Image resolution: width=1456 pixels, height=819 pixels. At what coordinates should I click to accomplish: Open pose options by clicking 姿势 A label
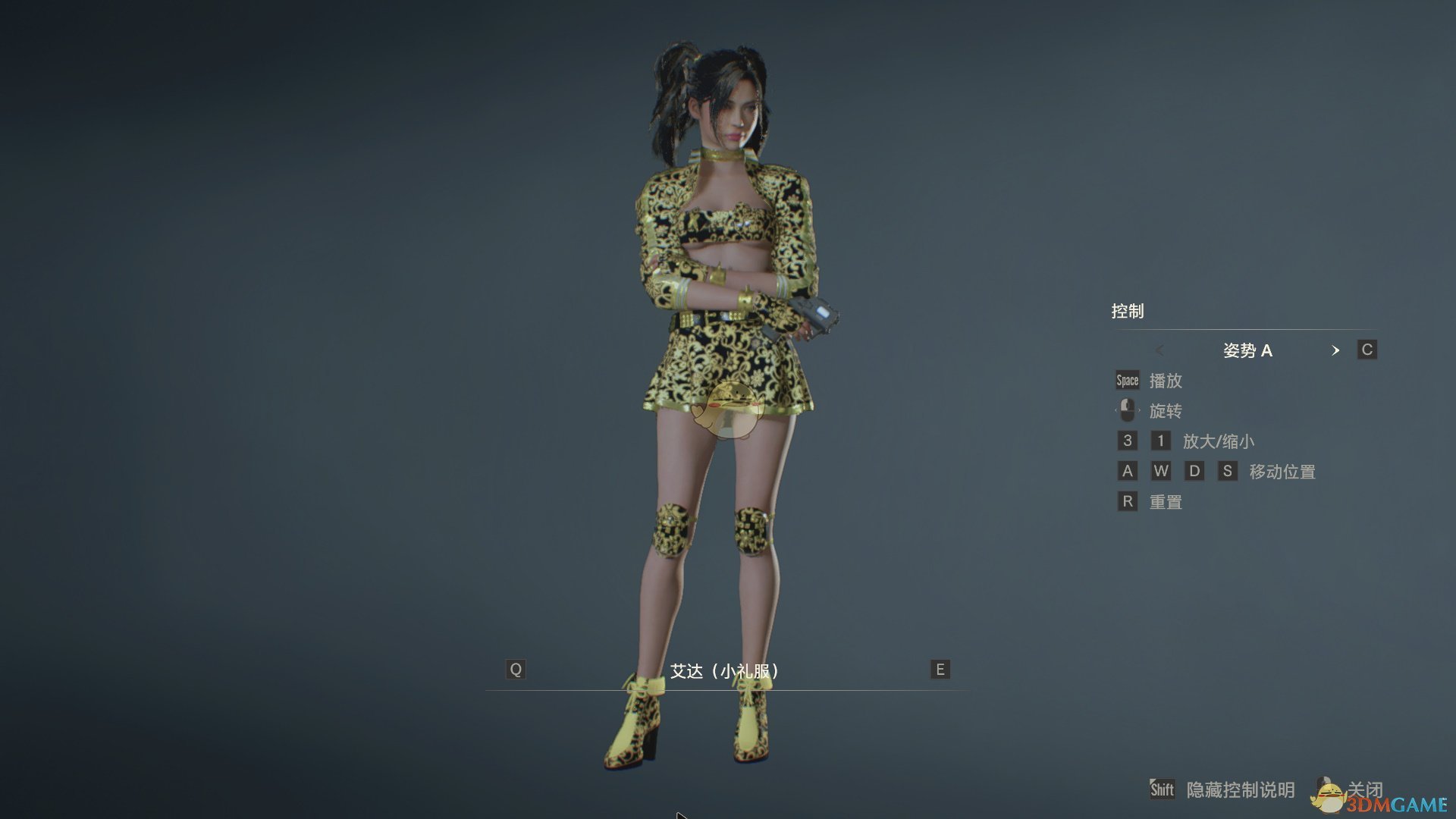pos(1247,350)
